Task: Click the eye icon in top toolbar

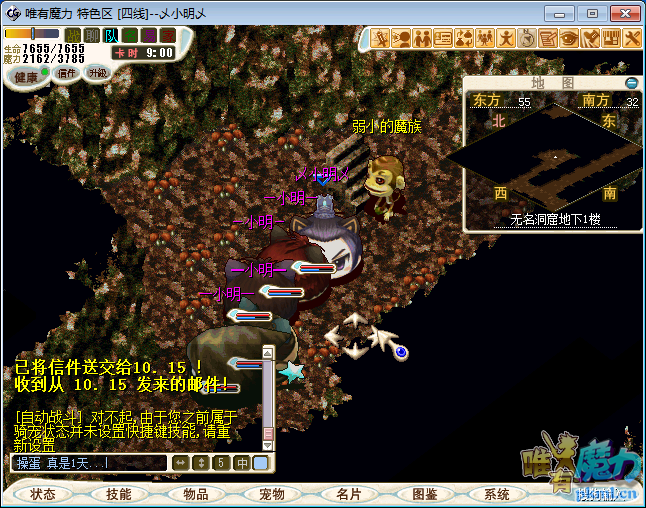Action: tap(568, 38)
